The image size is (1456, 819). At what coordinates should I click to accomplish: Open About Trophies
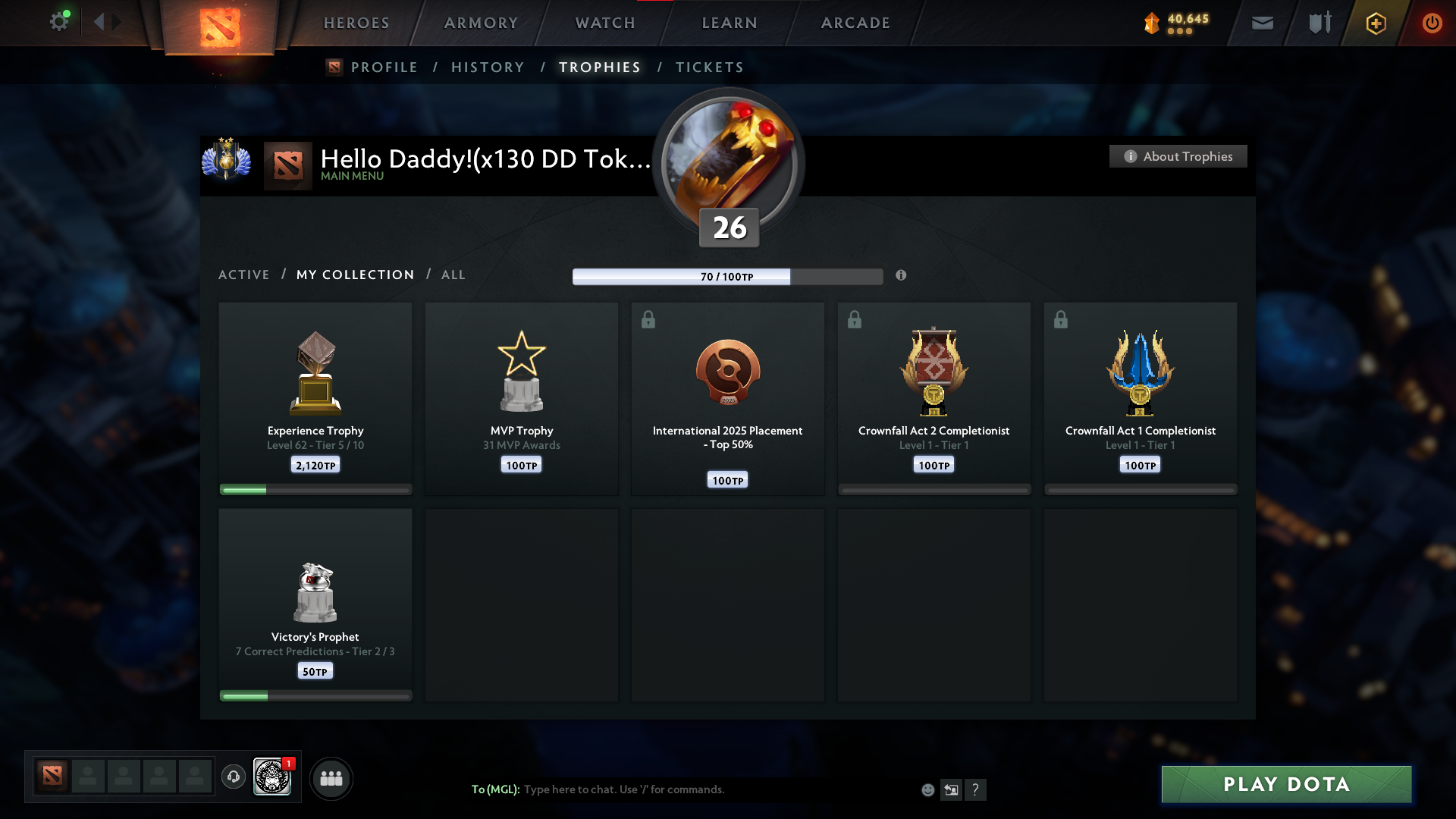coord(1178,156)
